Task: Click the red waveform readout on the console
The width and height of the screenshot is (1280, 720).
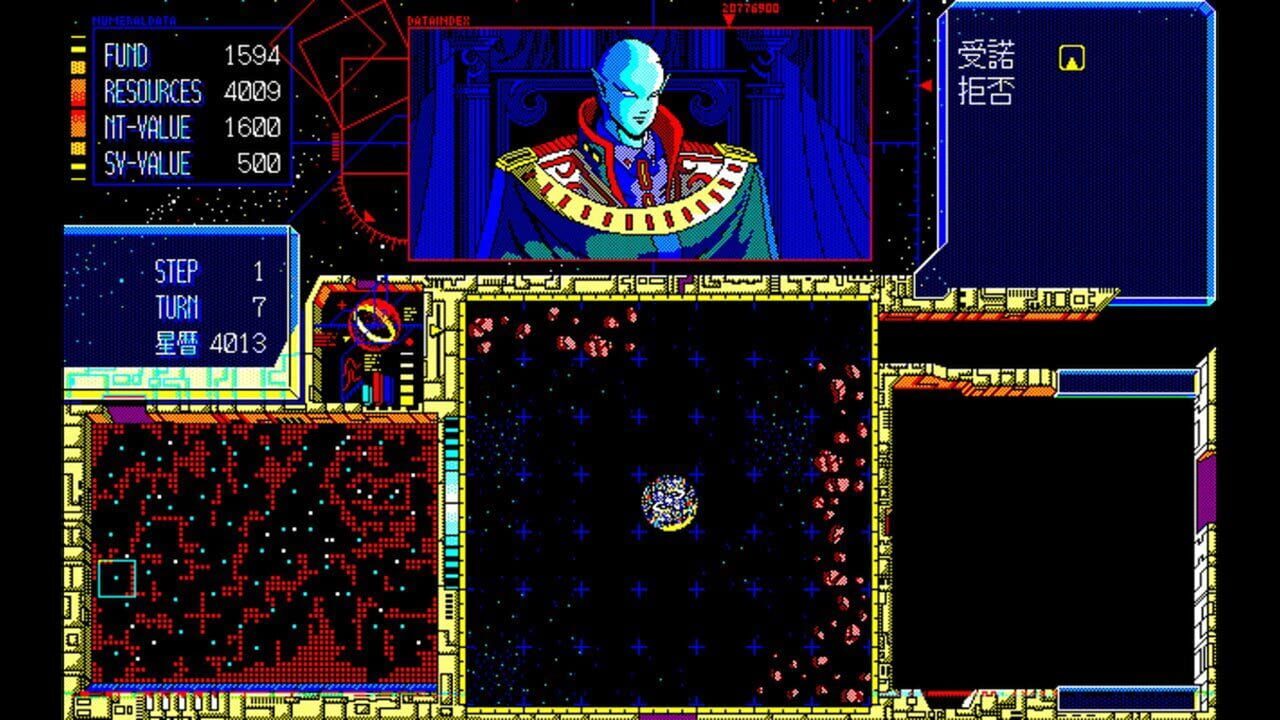Action: [x=352, y=373]
